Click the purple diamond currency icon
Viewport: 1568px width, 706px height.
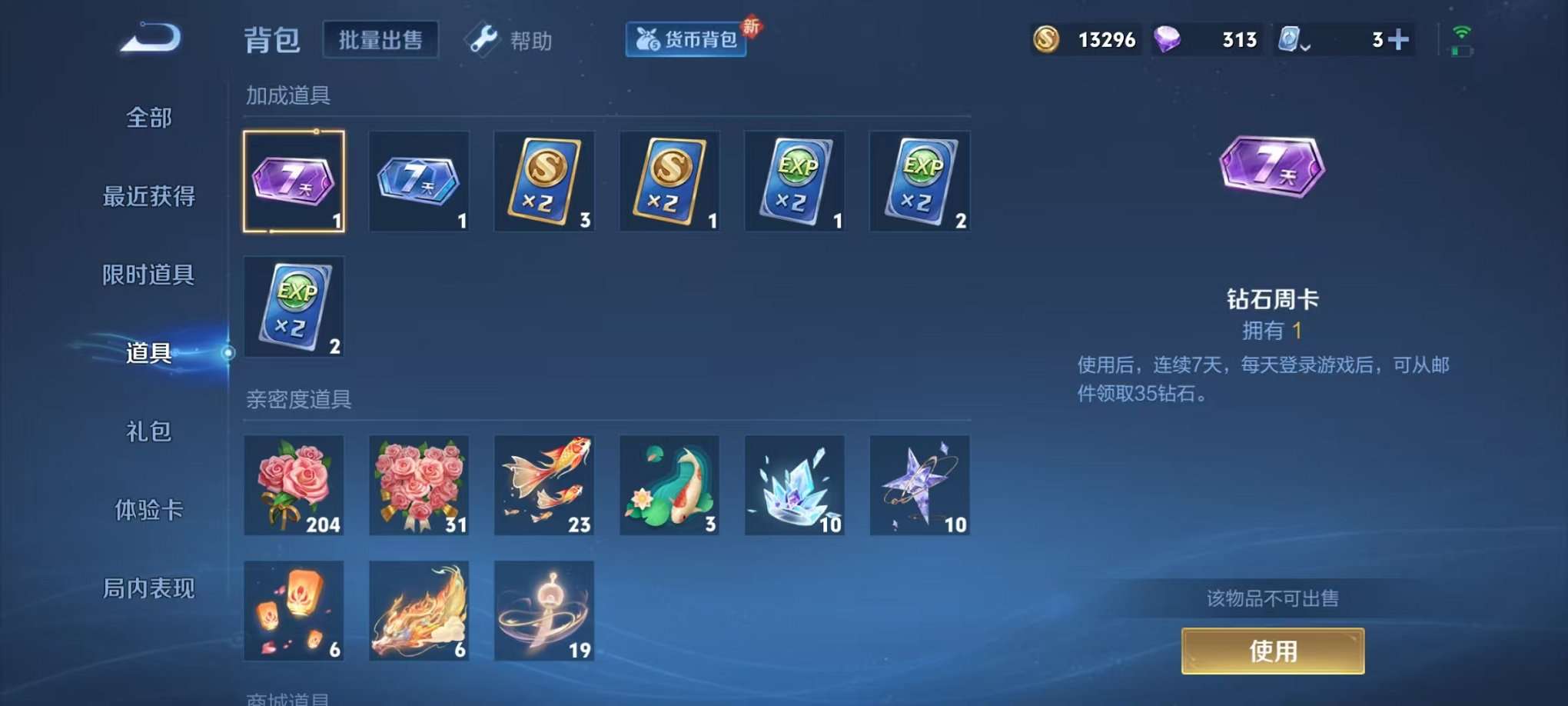coord(1167,38)
